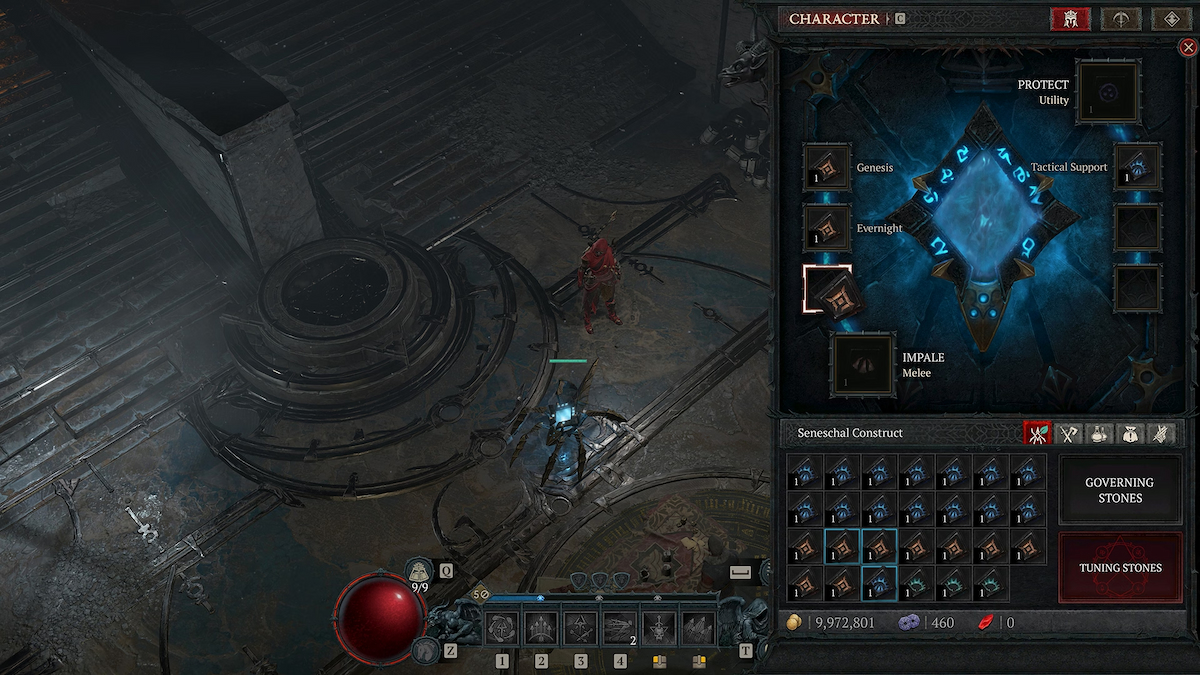
Task: Close the Character panel
Action: (1187, 47)
